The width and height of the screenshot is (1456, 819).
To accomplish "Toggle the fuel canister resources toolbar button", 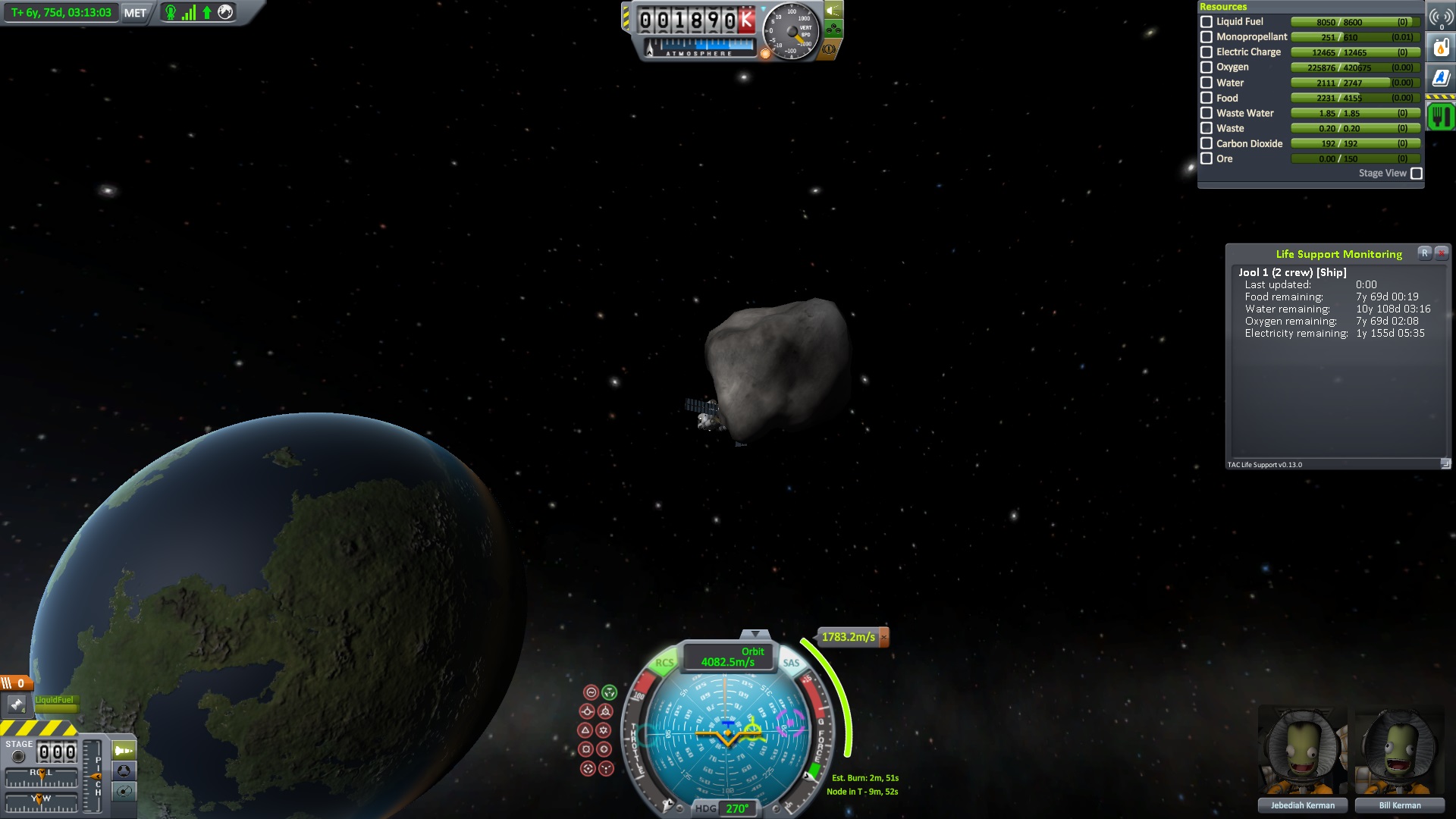I will tap(1441, 48).
